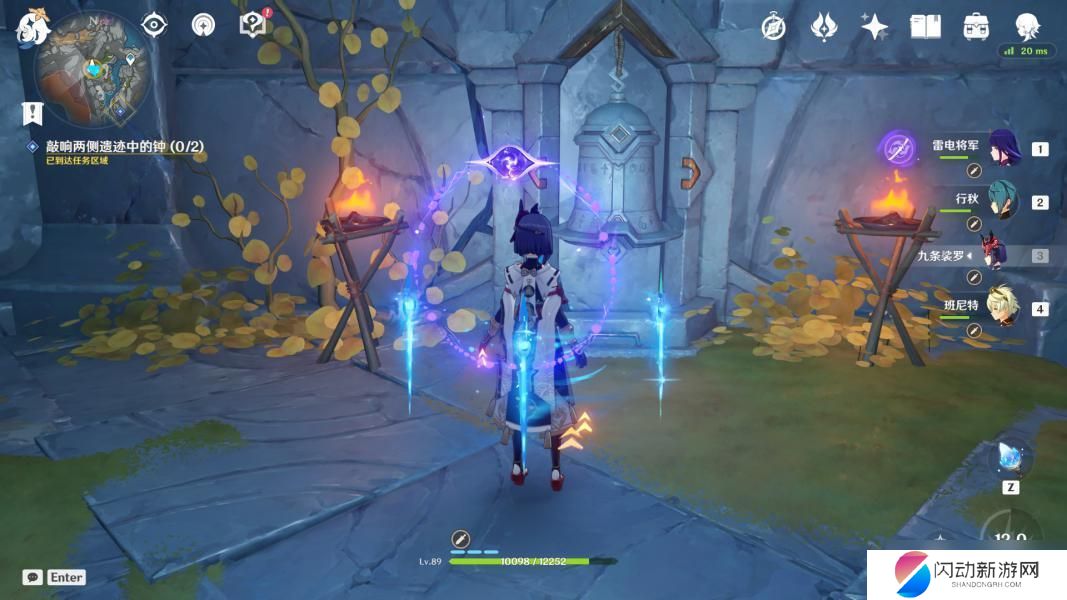
Task: Open the four-point star wish icon
Action: click(875, 27)
